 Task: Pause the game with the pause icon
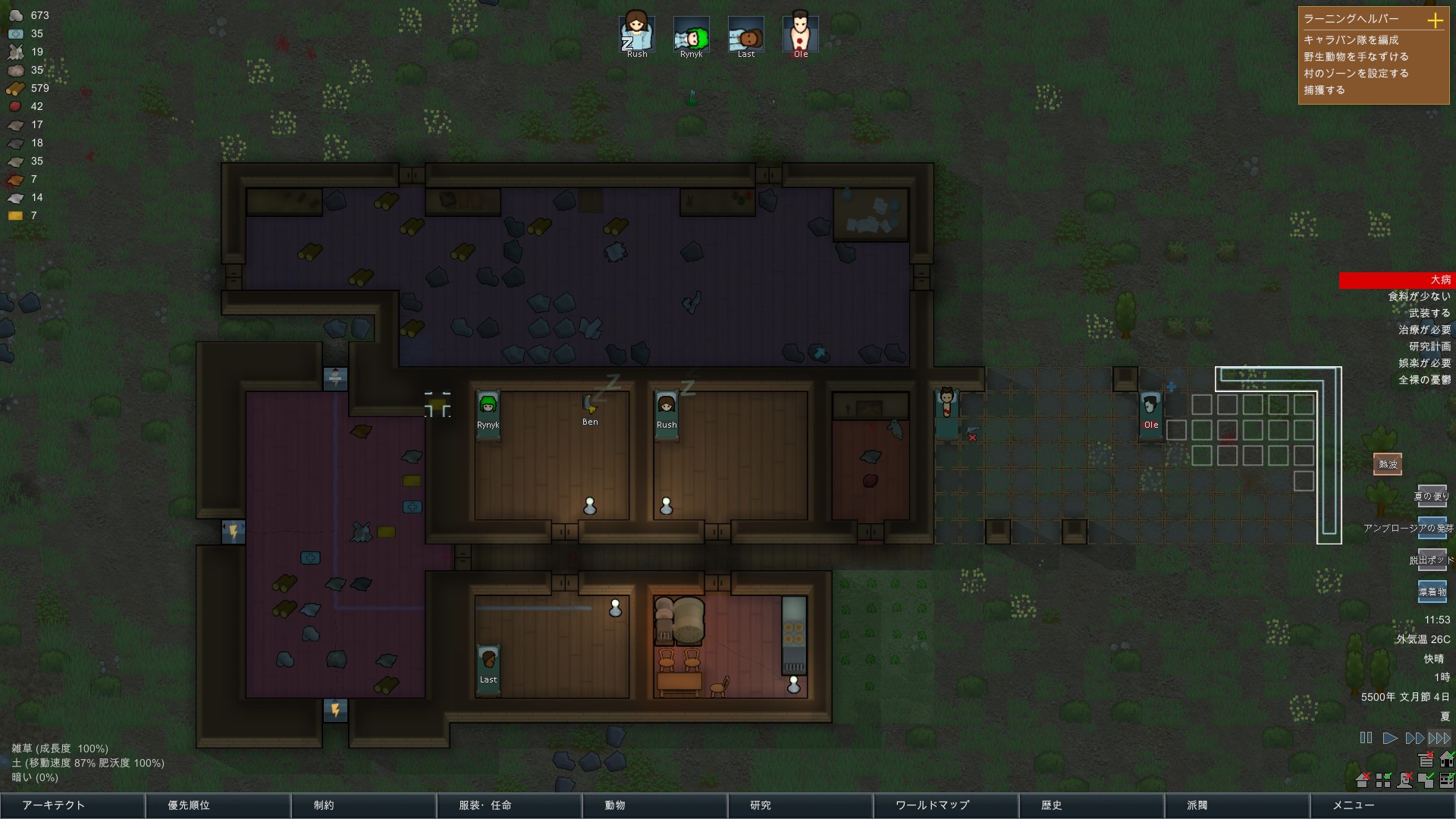[x=1366, y=736]
